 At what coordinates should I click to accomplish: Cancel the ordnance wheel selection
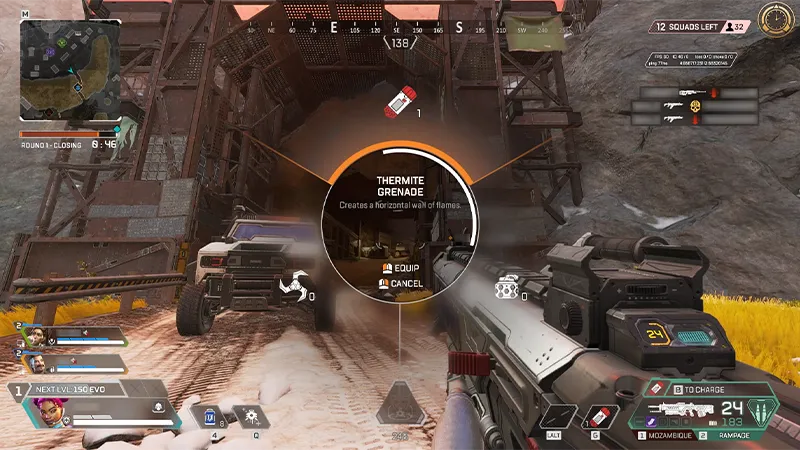click(401, 283)
